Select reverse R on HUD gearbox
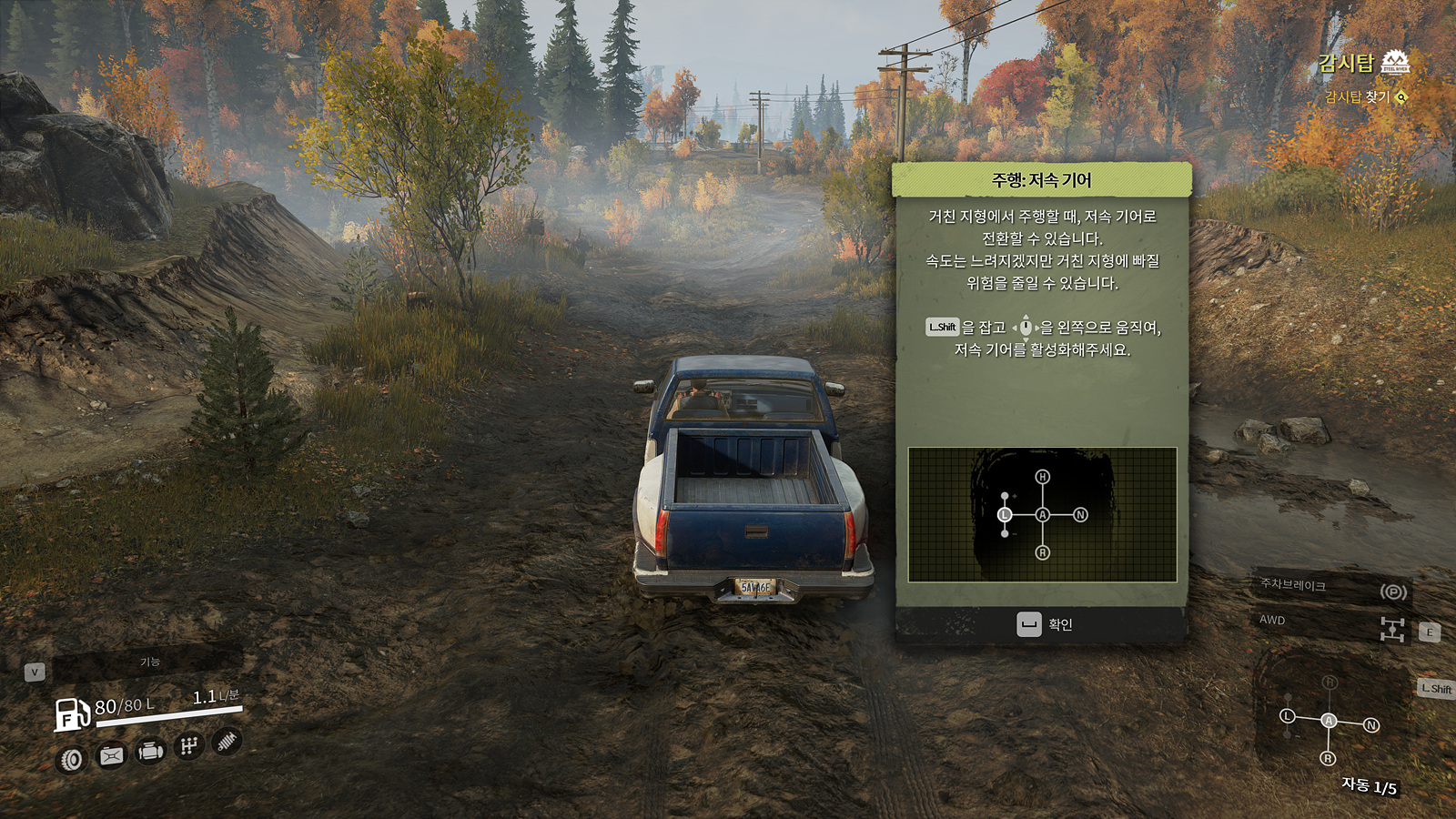This screenshot has height=819, width=1456. (x=1328, y=758)
